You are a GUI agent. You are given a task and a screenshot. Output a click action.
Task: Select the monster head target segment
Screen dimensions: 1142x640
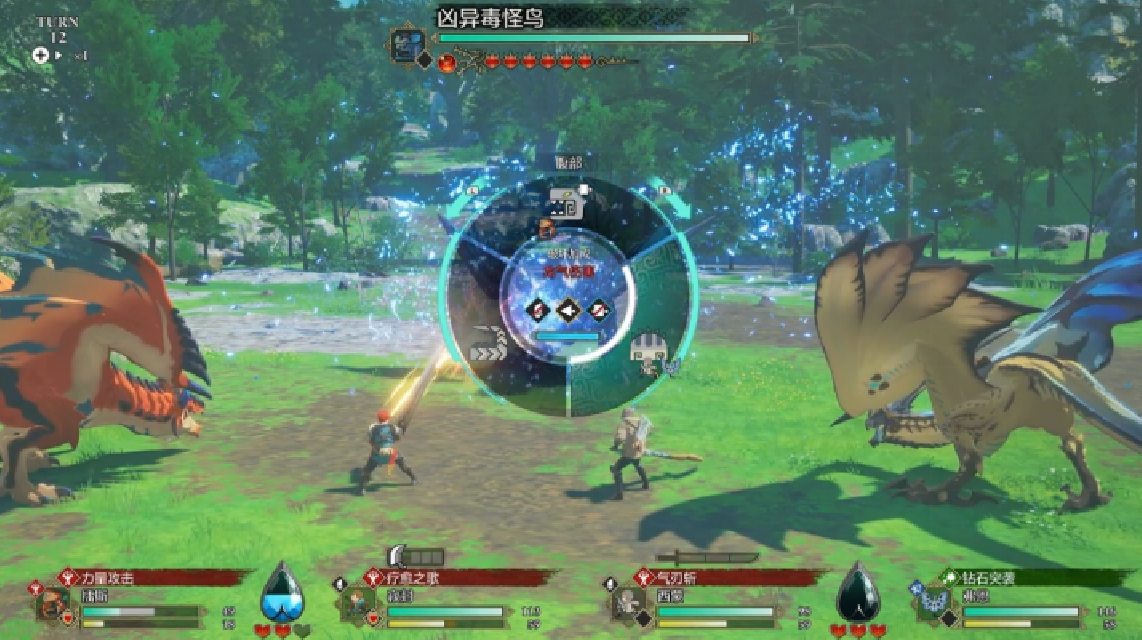[566, 207]
